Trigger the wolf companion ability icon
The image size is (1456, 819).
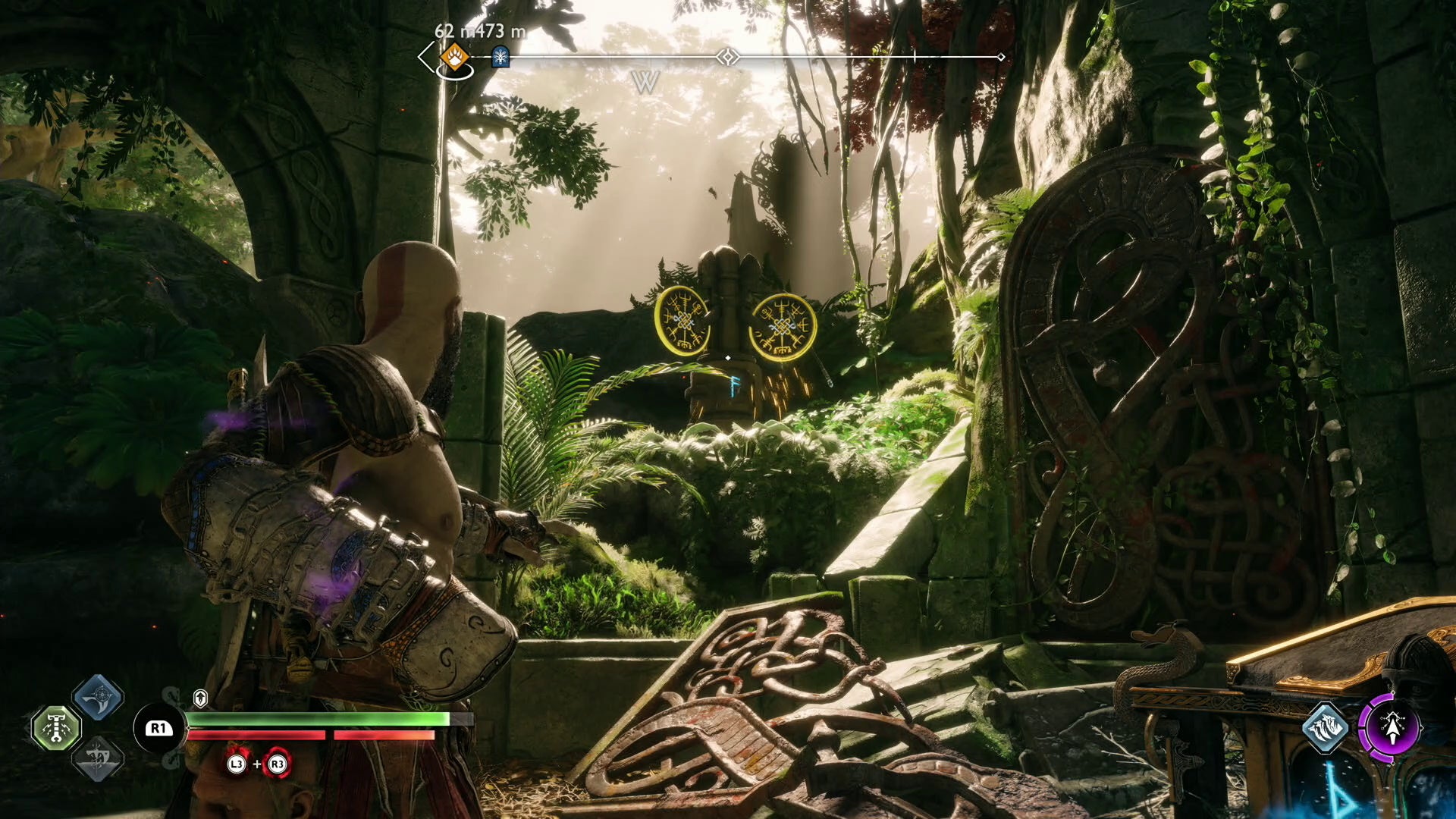(x=1326, y=728)
